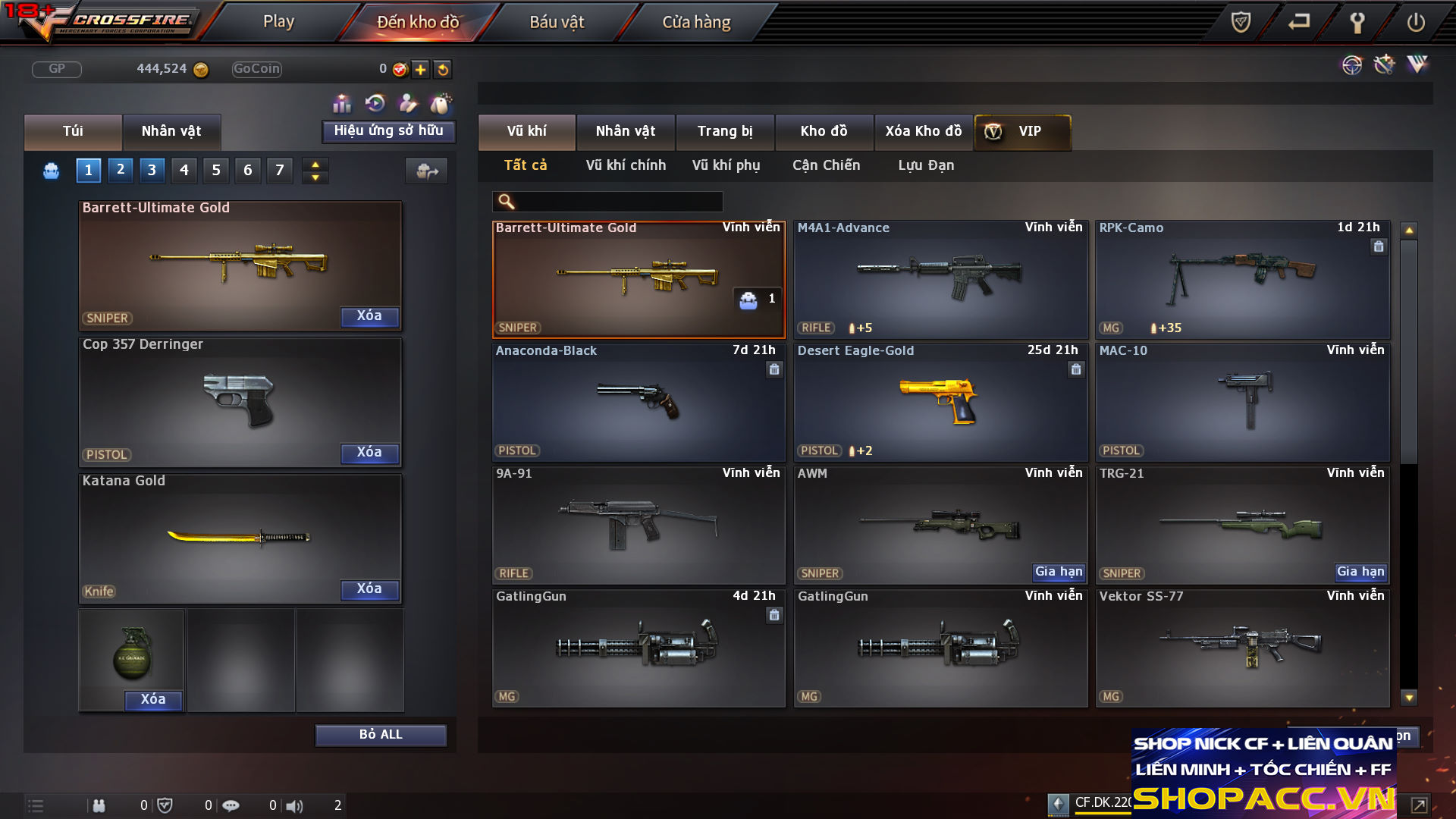Select the M4A1-Advance rifle
Viewport: 1456px width, 819px height.
click(940, 279)
